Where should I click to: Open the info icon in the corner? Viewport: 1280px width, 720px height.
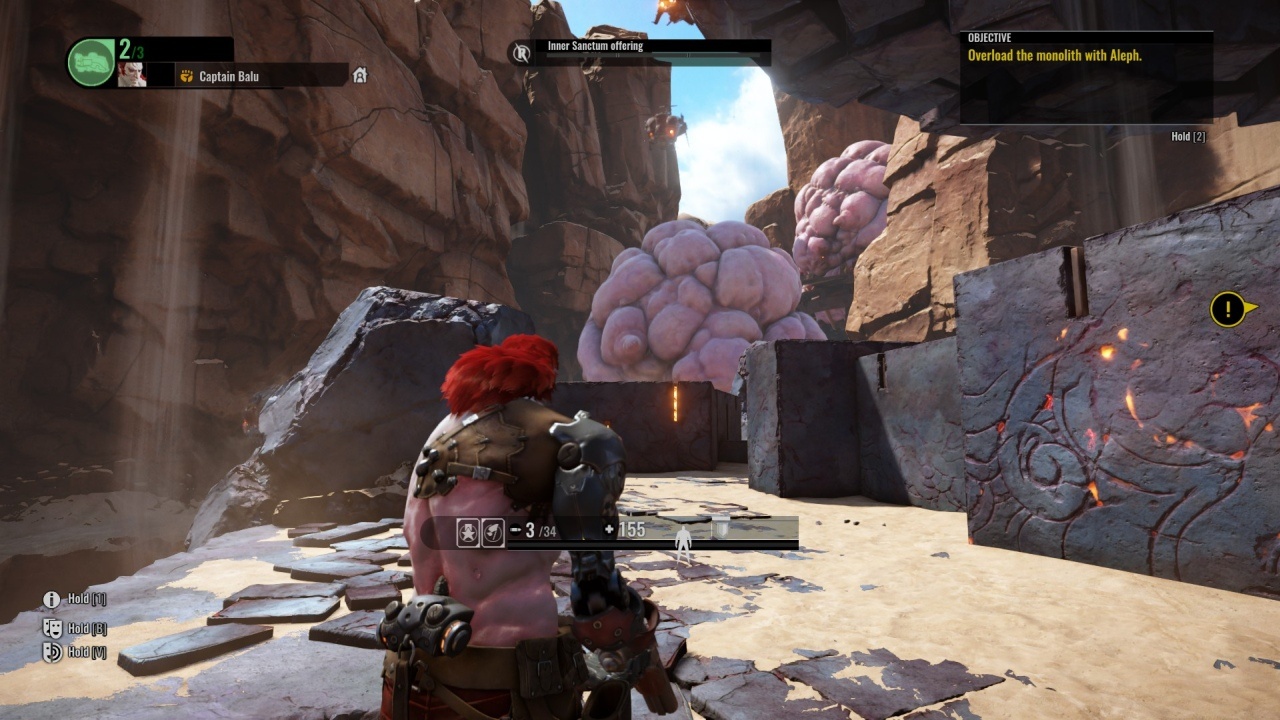click(x=52, y=600)
